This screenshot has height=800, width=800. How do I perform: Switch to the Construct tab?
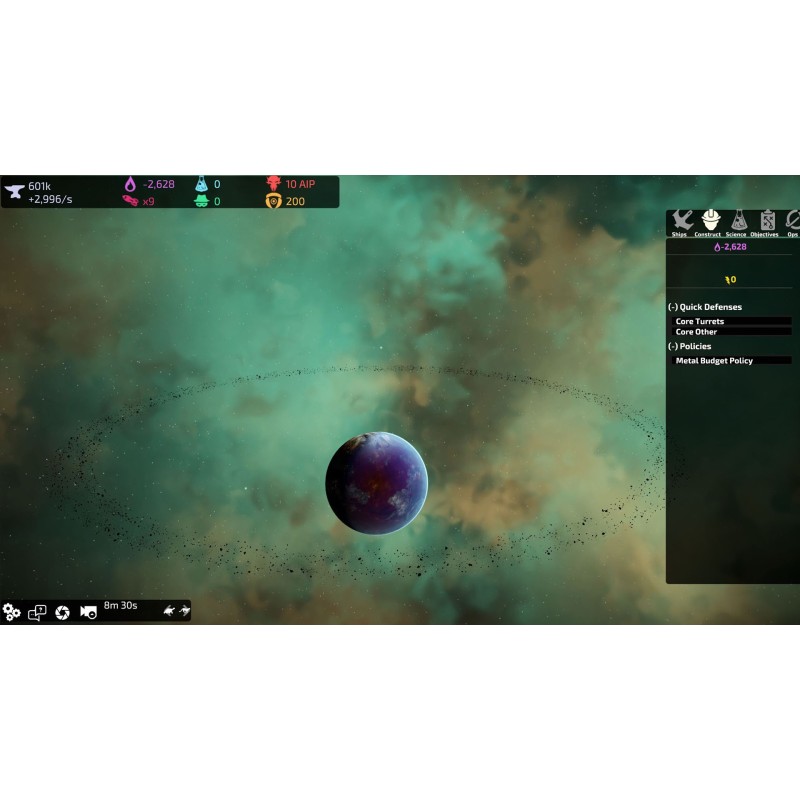(708, 223)
